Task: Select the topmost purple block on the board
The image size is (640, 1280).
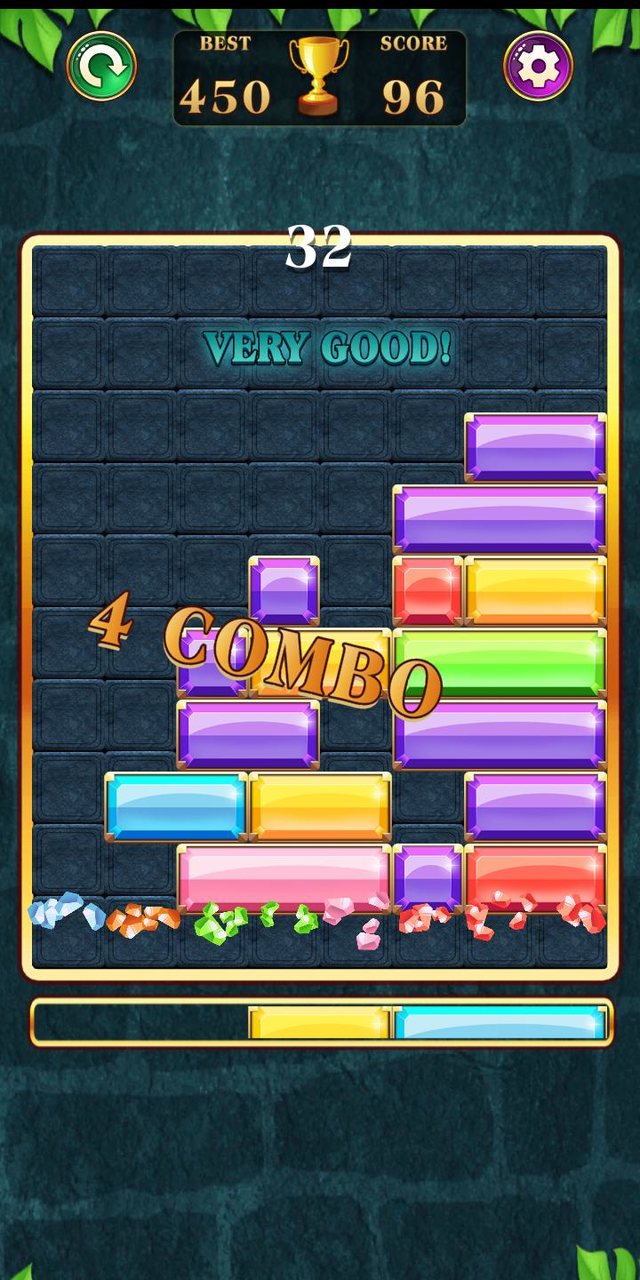Action: coord(536,446)
